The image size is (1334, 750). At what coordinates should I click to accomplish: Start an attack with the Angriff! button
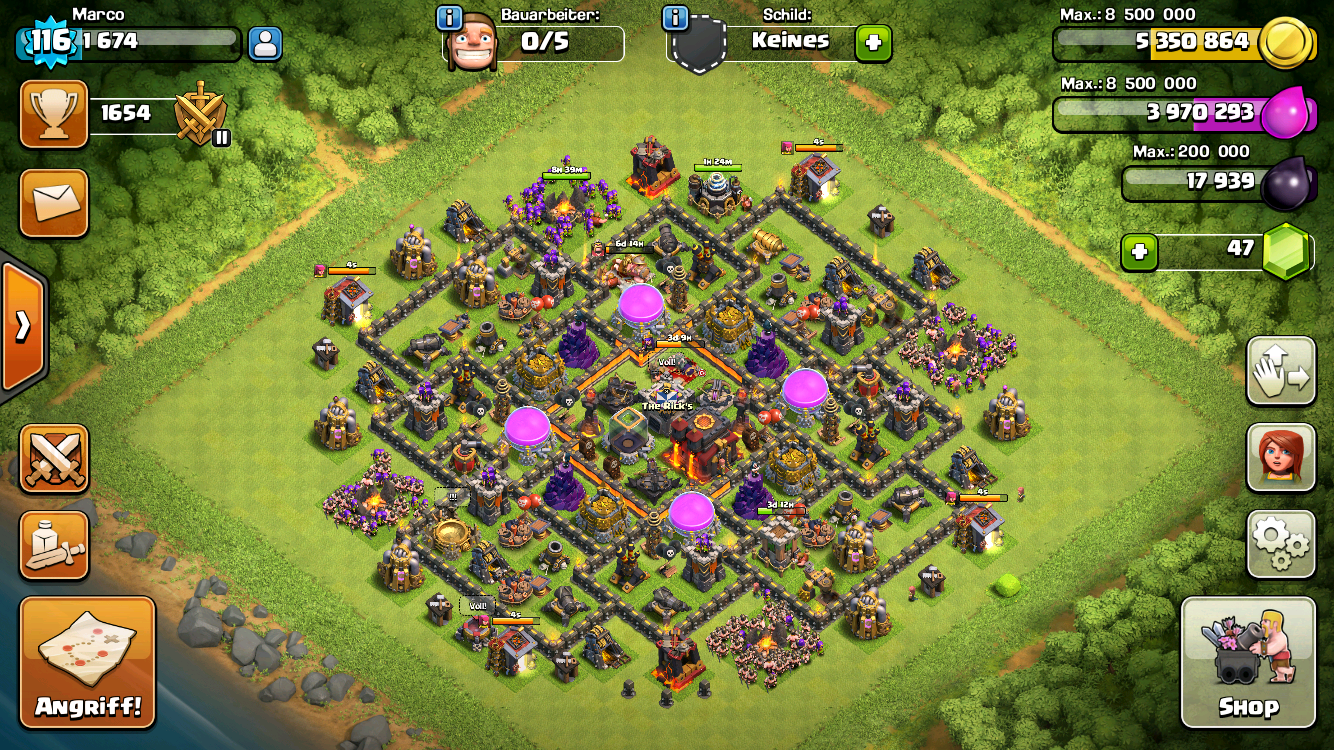tap(88, 662)
